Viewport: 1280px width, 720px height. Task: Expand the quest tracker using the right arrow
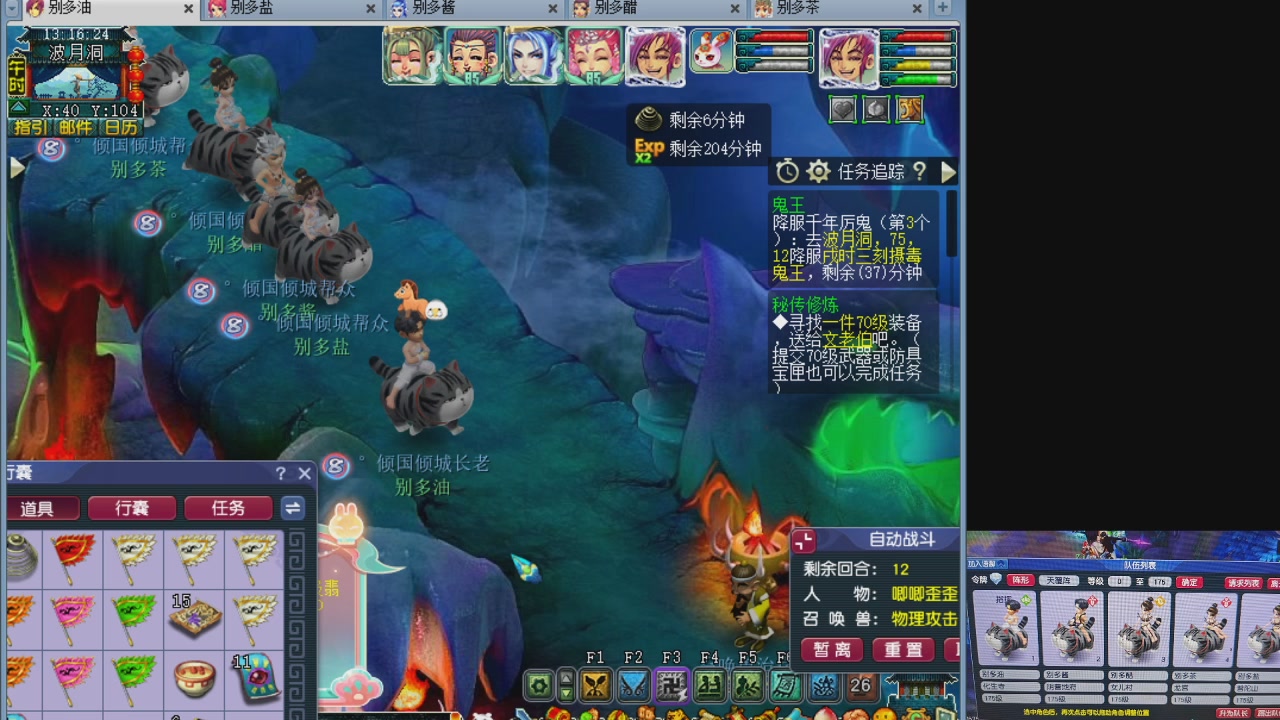(948, 171)
